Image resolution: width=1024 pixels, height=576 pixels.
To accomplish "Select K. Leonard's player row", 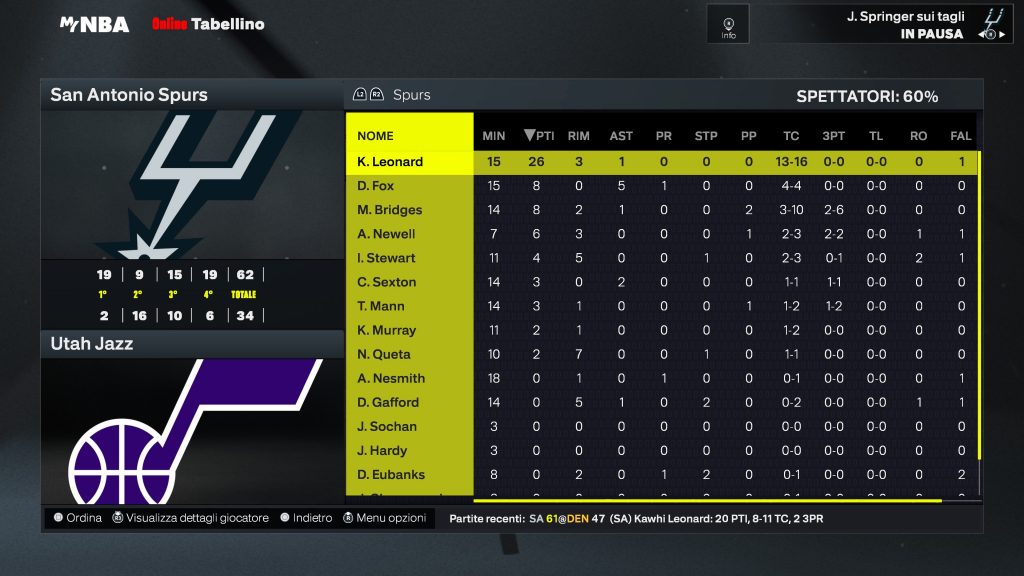I will click(x=390, y=162).
